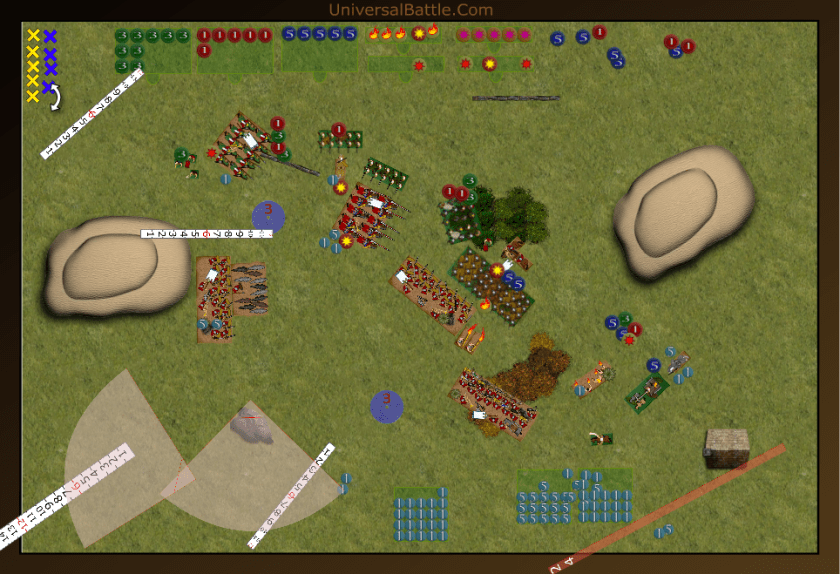Open the UniversalBattle.Com title link

coord(410,10)
